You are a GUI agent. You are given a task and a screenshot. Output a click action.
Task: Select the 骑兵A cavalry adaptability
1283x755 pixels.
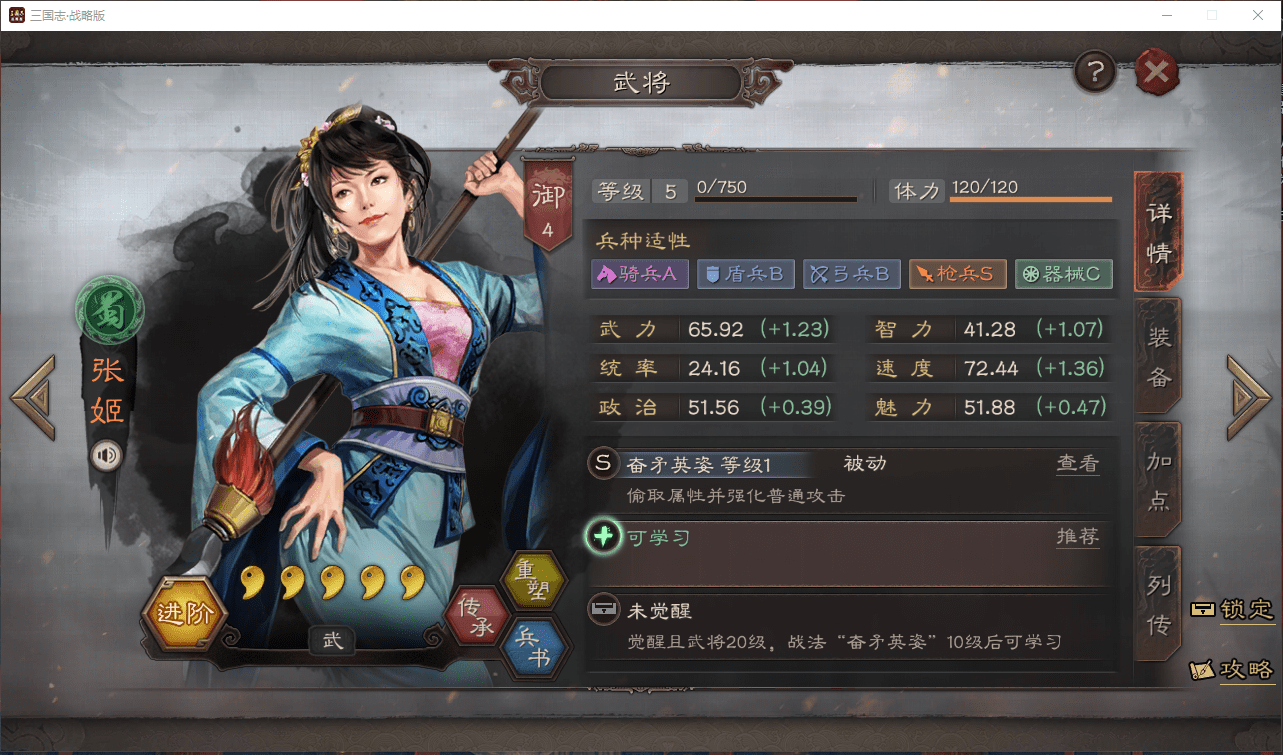pyautogui.click(x=639, y=273)
